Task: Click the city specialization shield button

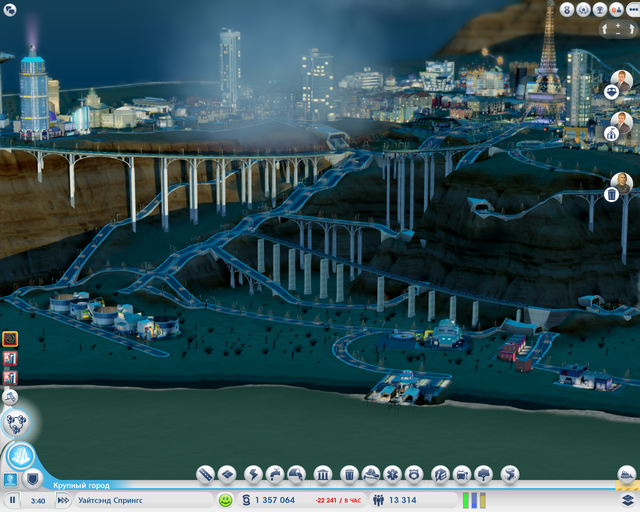Action: [33, 478]
